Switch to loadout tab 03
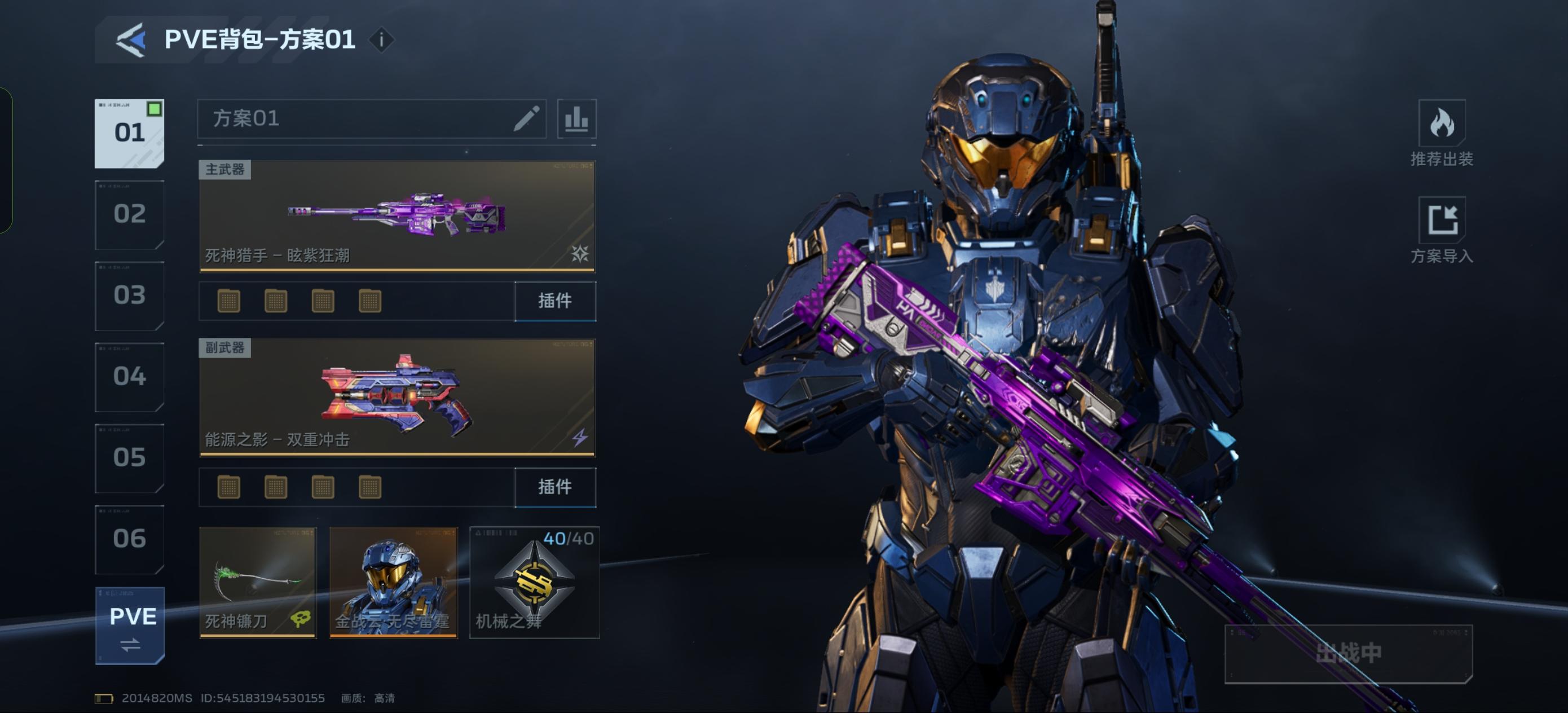This screenshot has height=713, width=1568. click(129, 296)
